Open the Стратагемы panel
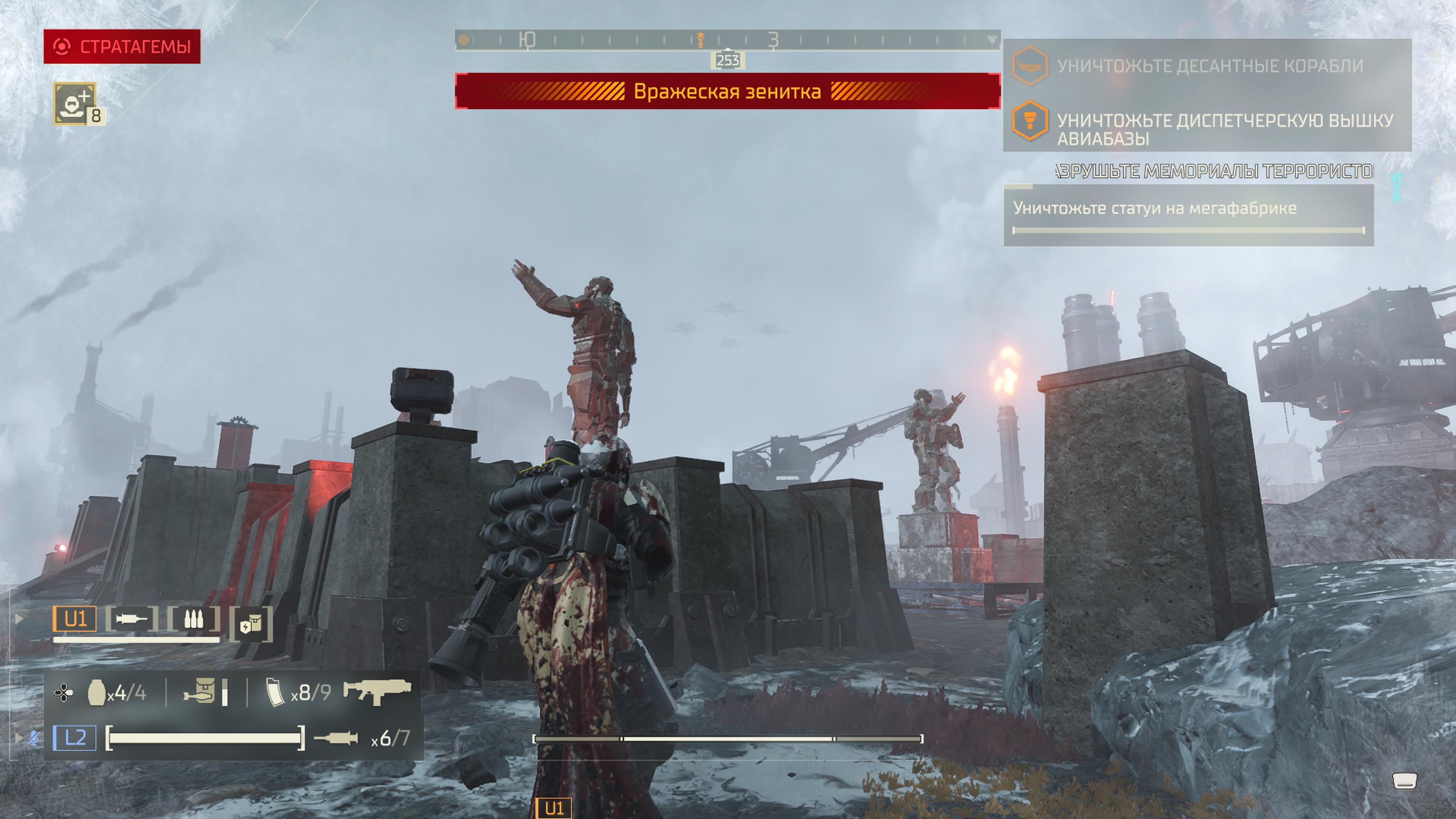This screenshot has height=819, width=1456. click(x=121, y=46)
